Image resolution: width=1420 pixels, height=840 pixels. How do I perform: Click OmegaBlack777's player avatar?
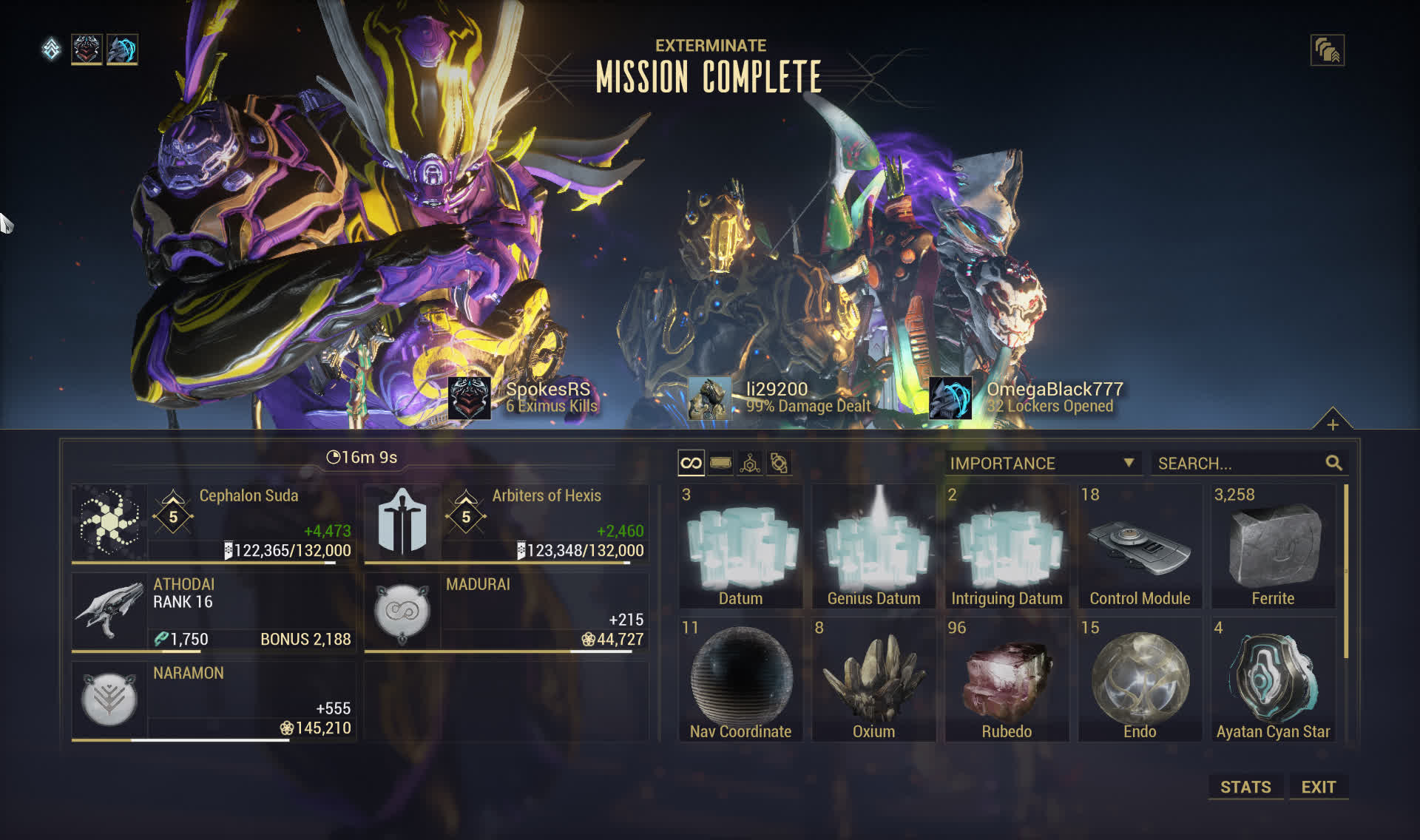(950, 398)
